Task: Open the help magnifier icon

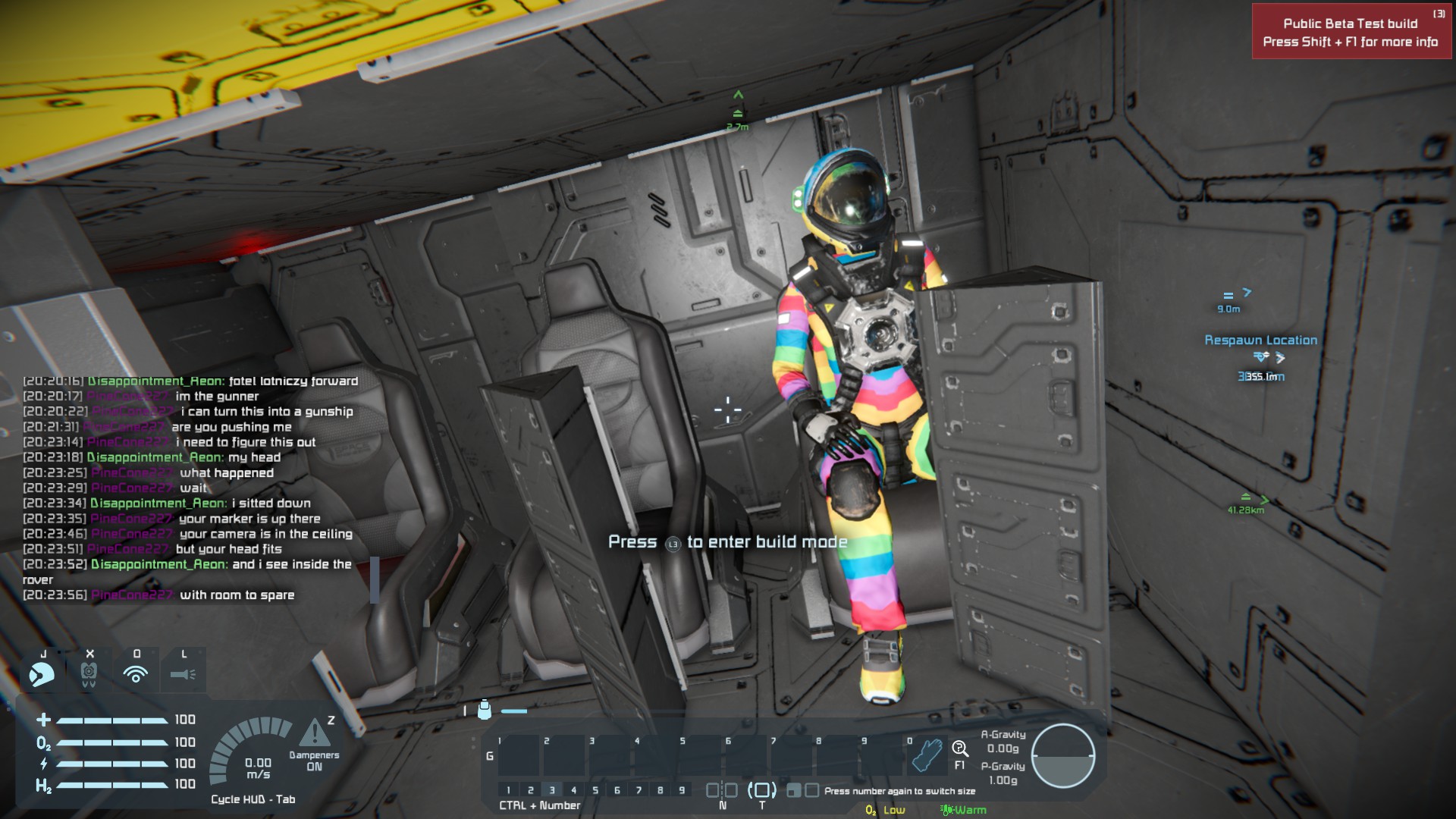Action: tap(960, 749)
